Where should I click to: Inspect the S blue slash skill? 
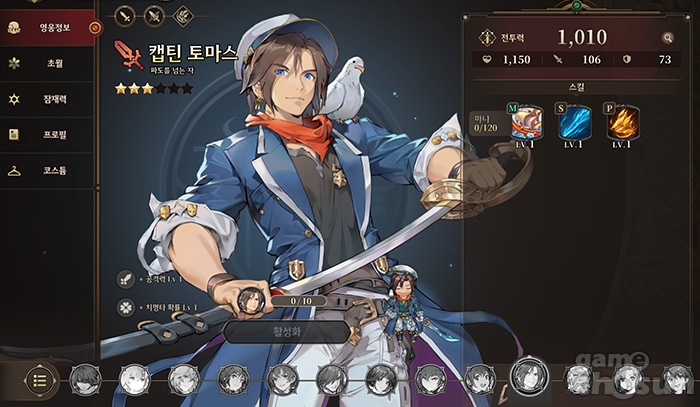(574, 122)
